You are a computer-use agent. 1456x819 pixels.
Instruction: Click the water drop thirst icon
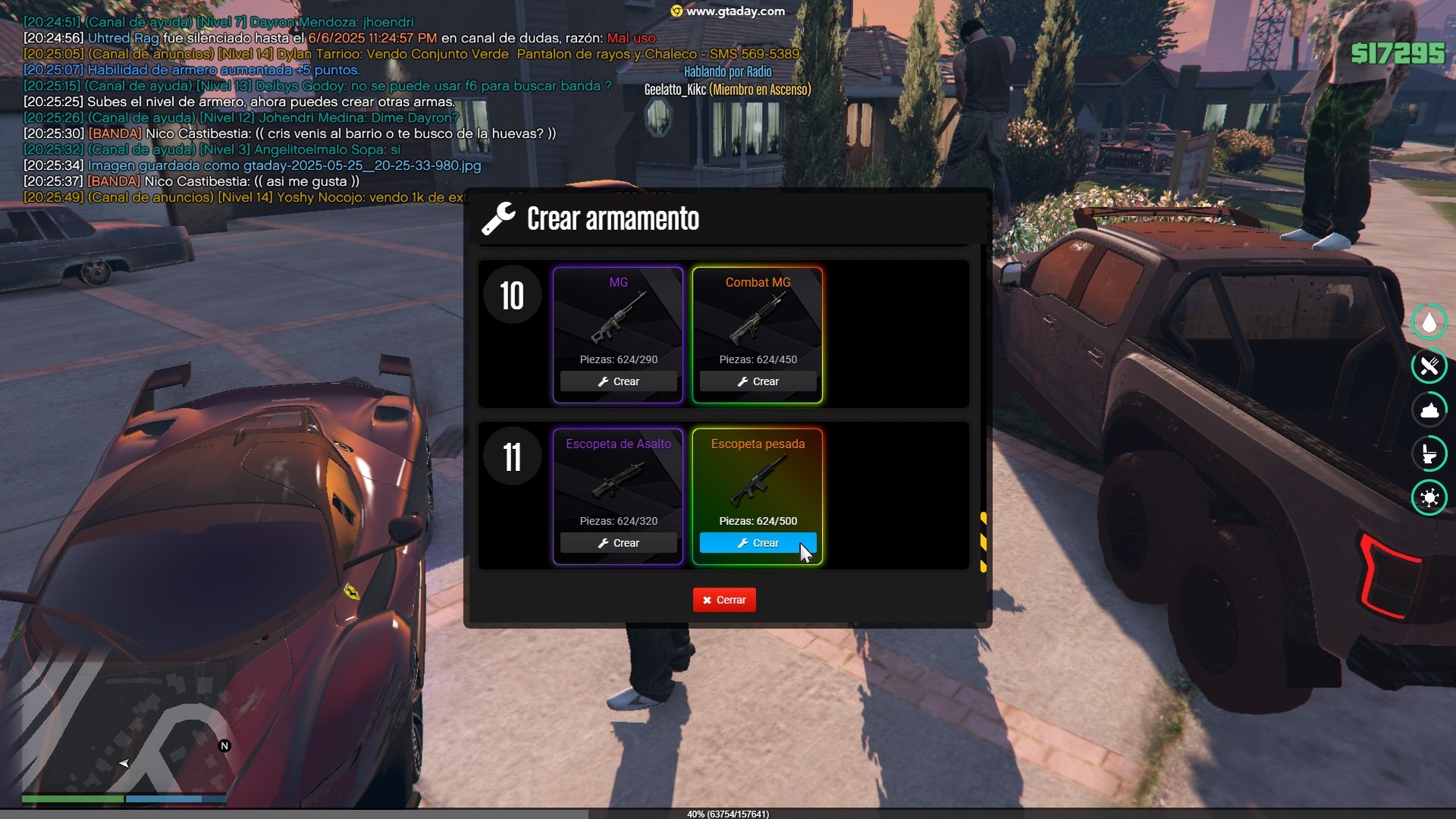tap(1429, 322)
